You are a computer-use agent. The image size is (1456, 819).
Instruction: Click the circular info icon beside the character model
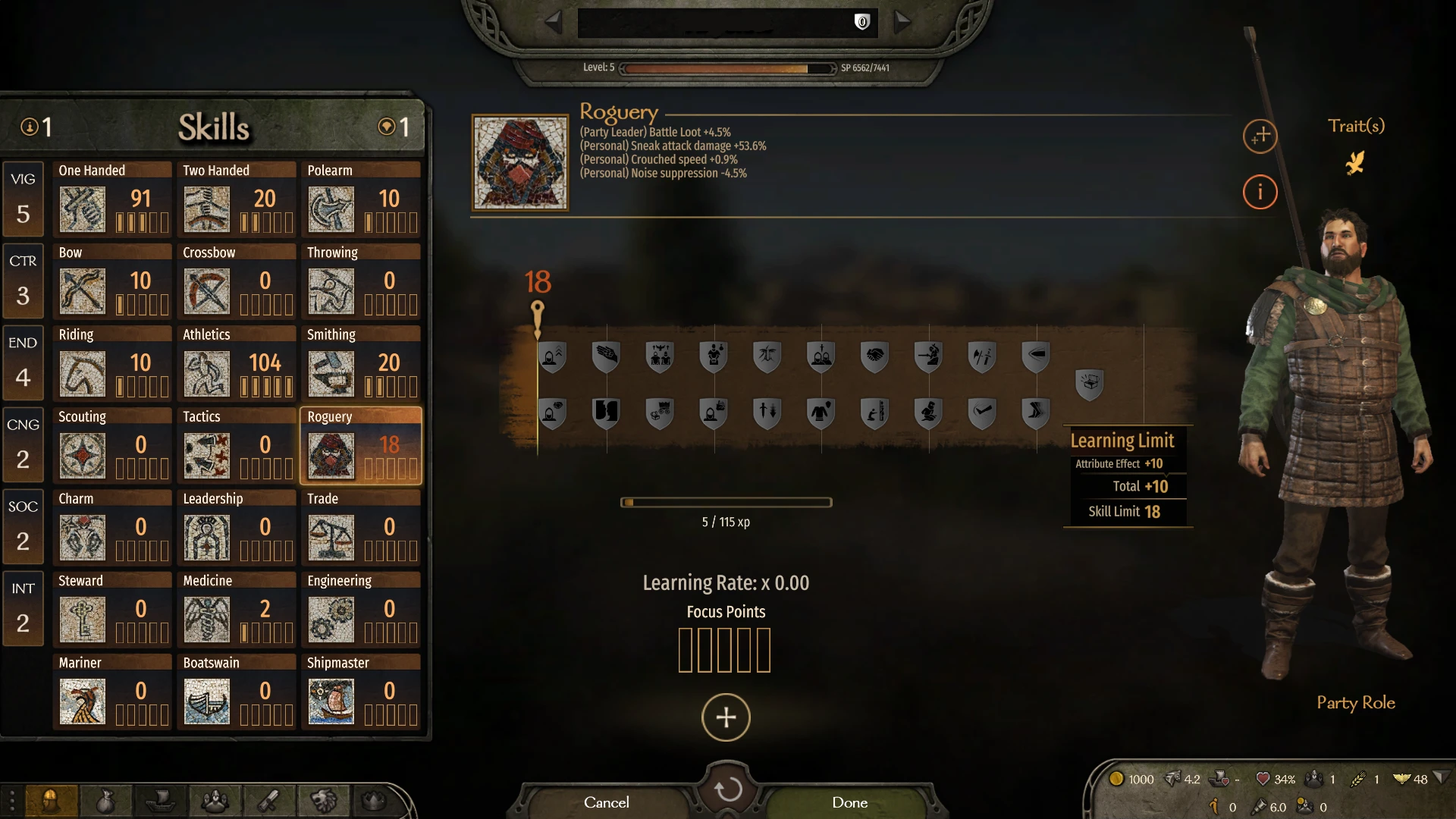[x=1260, y=192]
